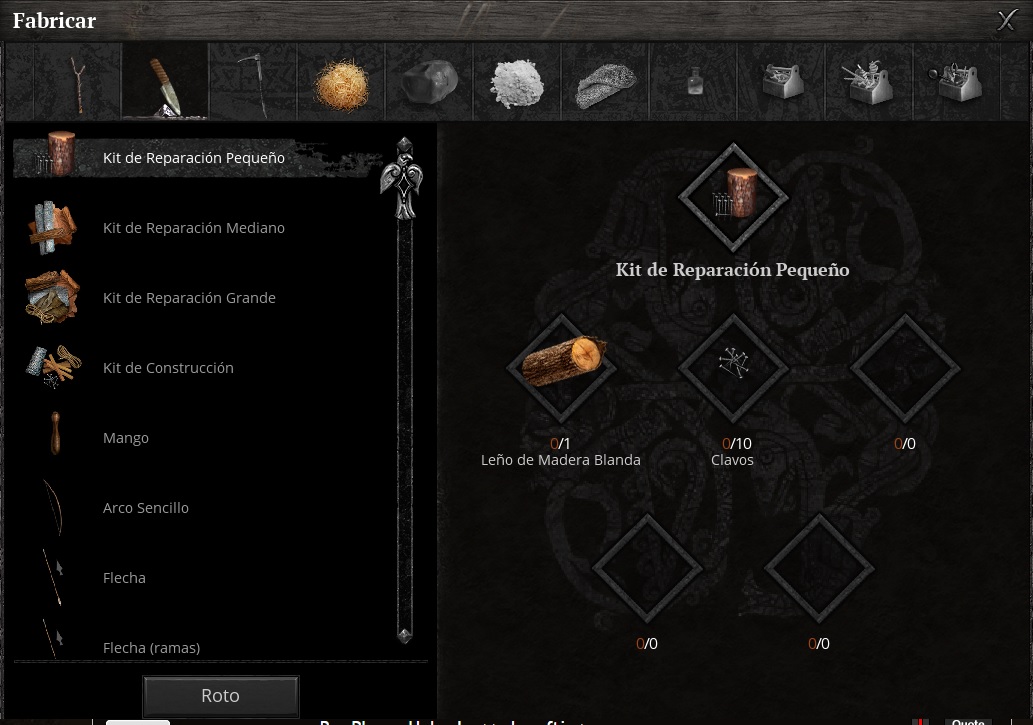Select the Mango recipe
Screen dimensions: 1033x725
click(x=126, y=438)
